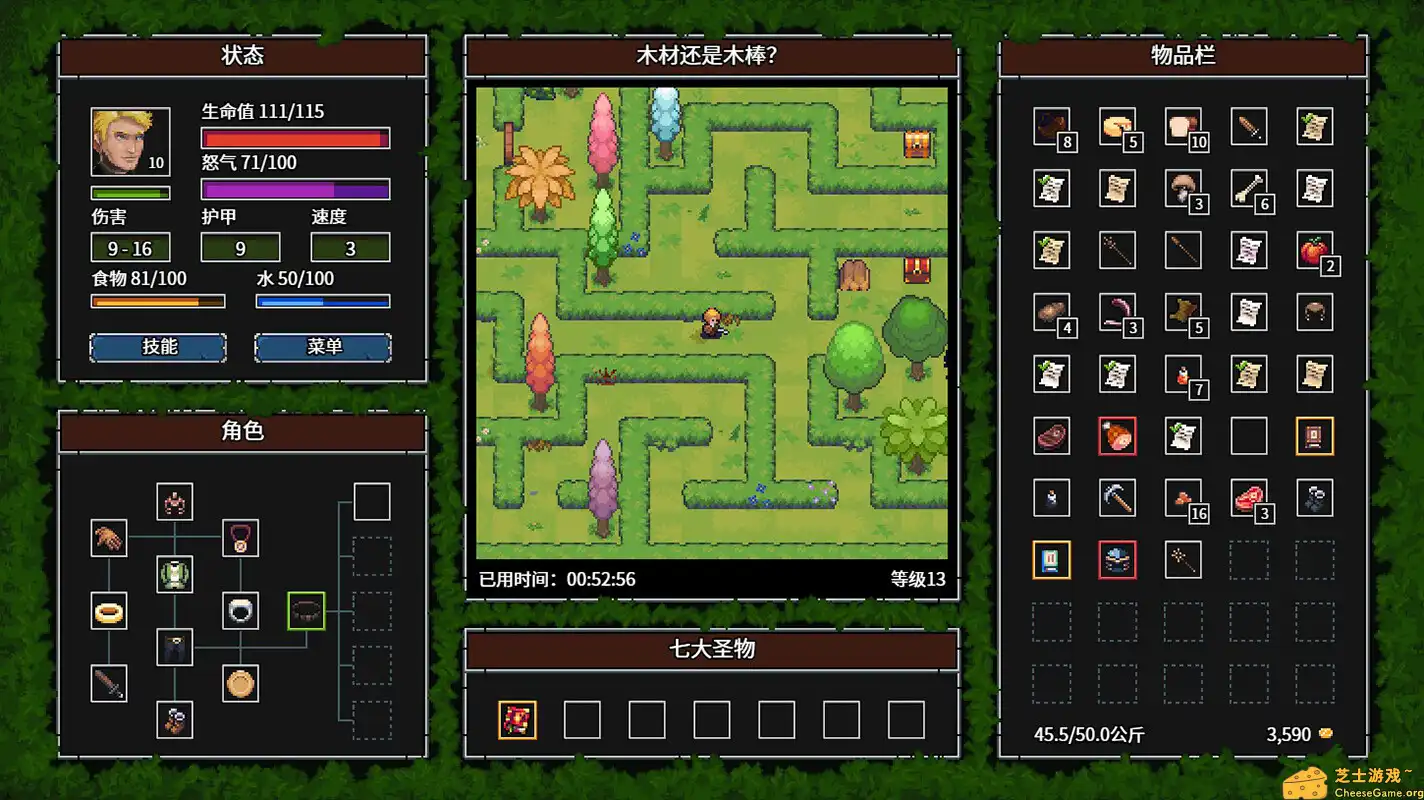Select the gold ring in the character panel
Screen dimensions: 1424x800
(110, 611)
